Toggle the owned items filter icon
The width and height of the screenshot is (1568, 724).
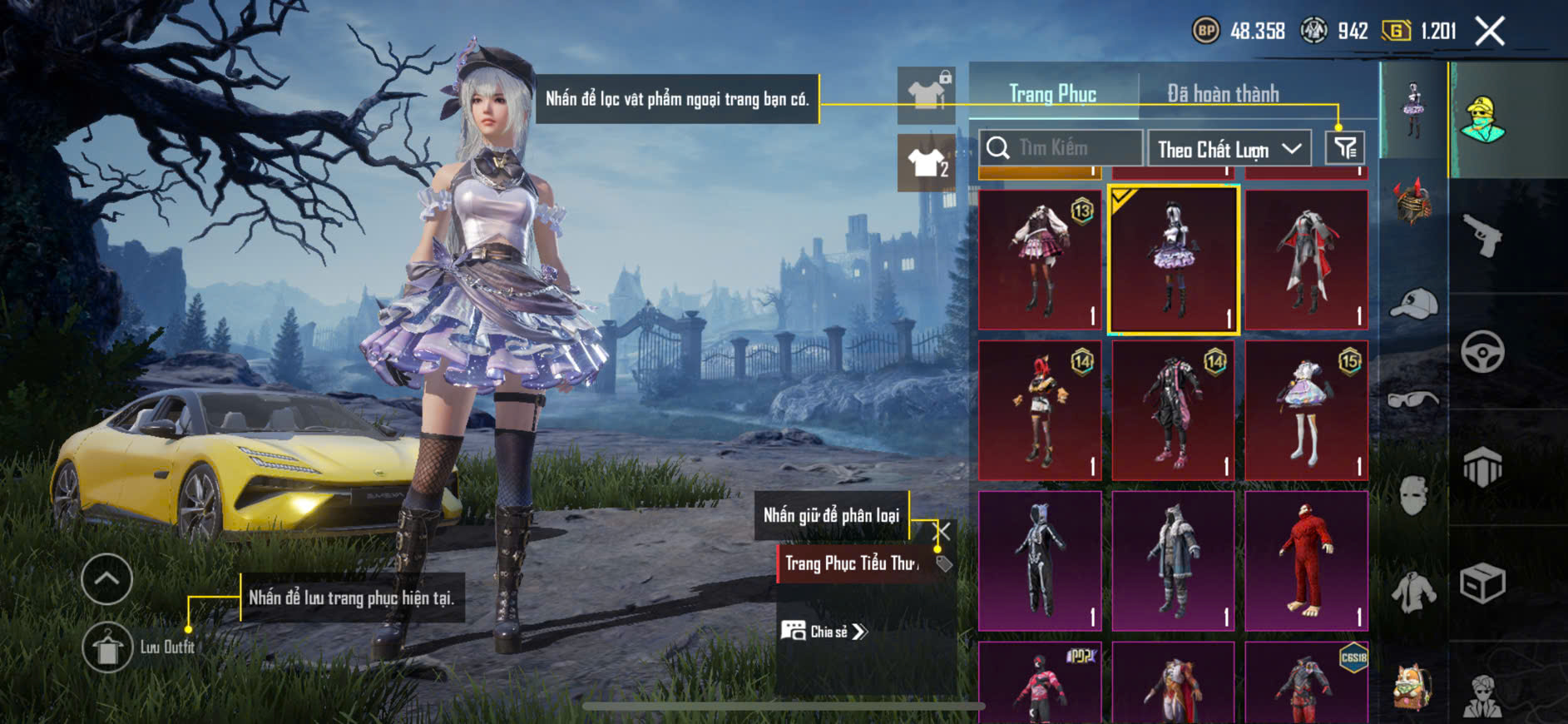1344,148
